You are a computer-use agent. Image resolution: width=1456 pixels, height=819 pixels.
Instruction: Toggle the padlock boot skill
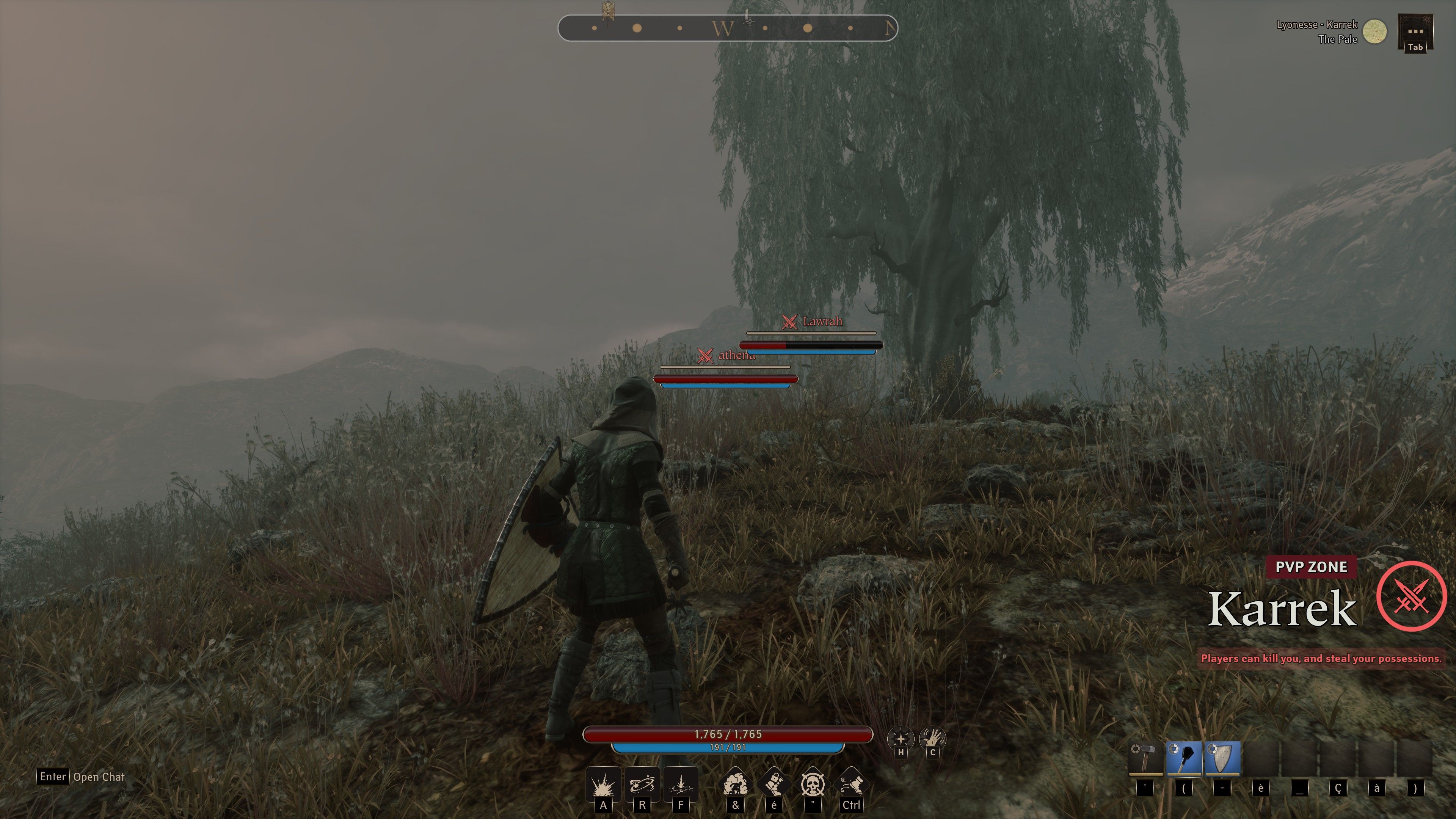pyautogui.click(x=774, y=783)
